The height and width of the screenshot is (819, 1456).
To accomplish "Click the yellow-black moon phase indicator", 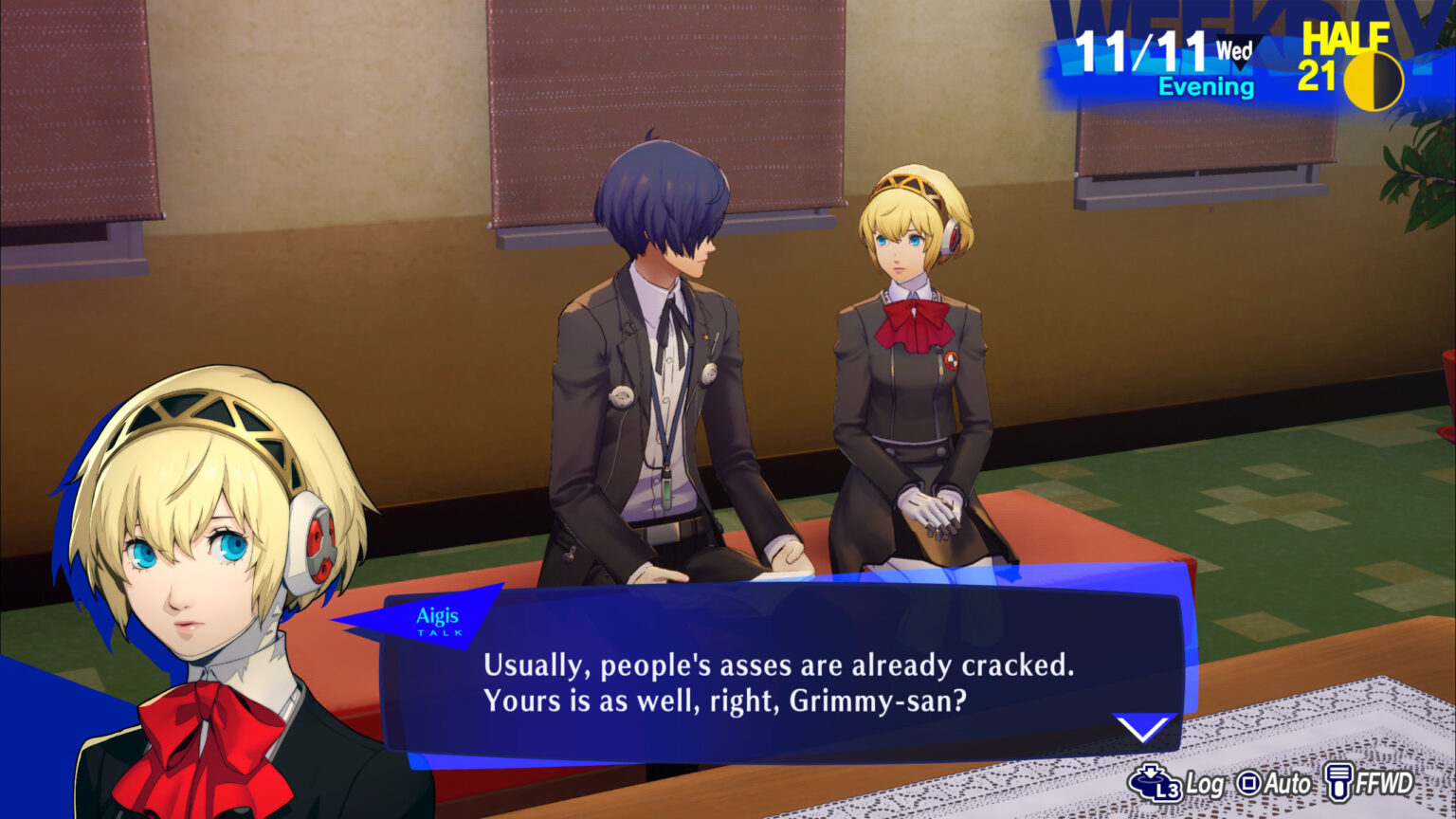I will (1372, 80).
